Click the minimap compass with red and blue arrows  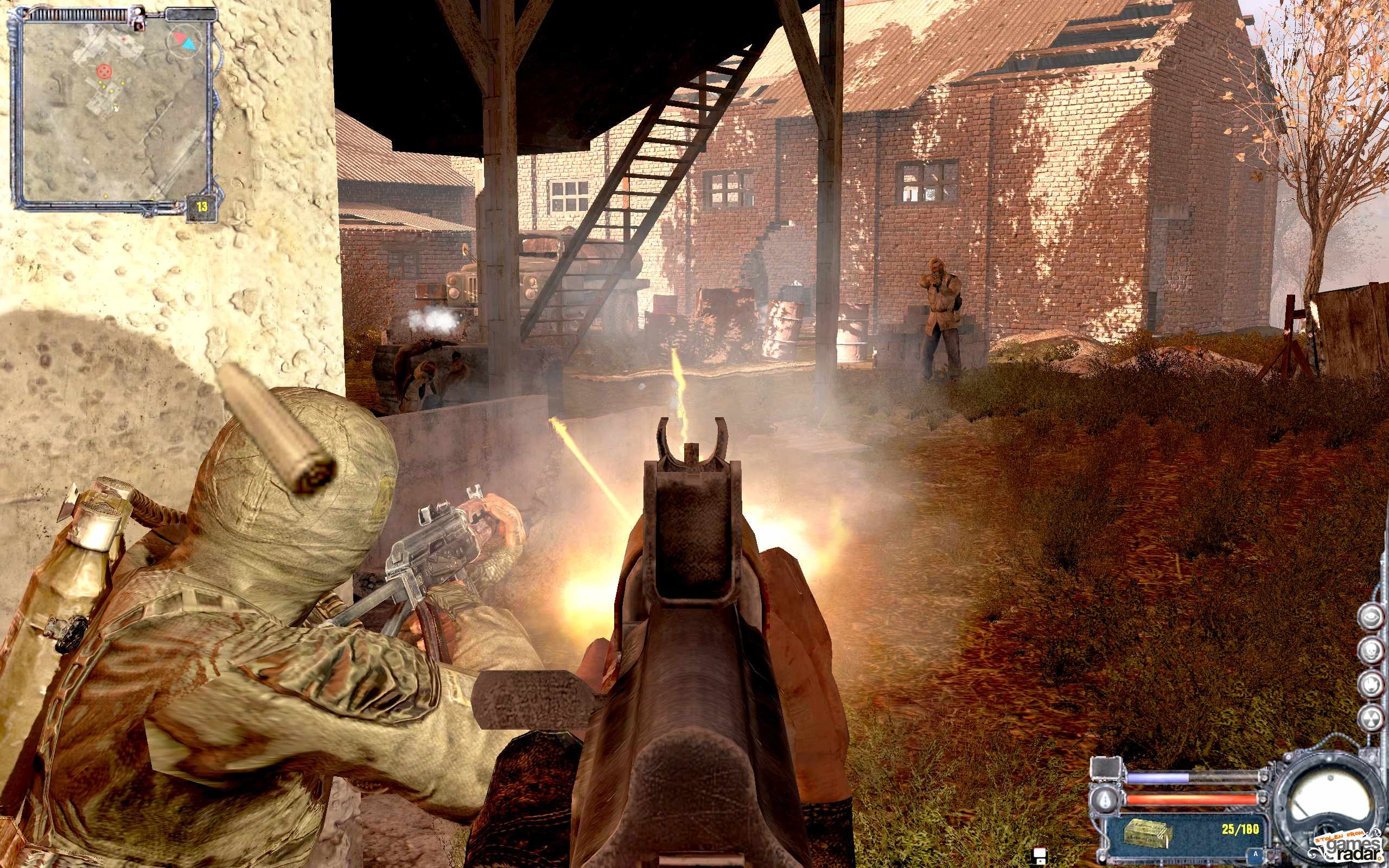[184, 40]
